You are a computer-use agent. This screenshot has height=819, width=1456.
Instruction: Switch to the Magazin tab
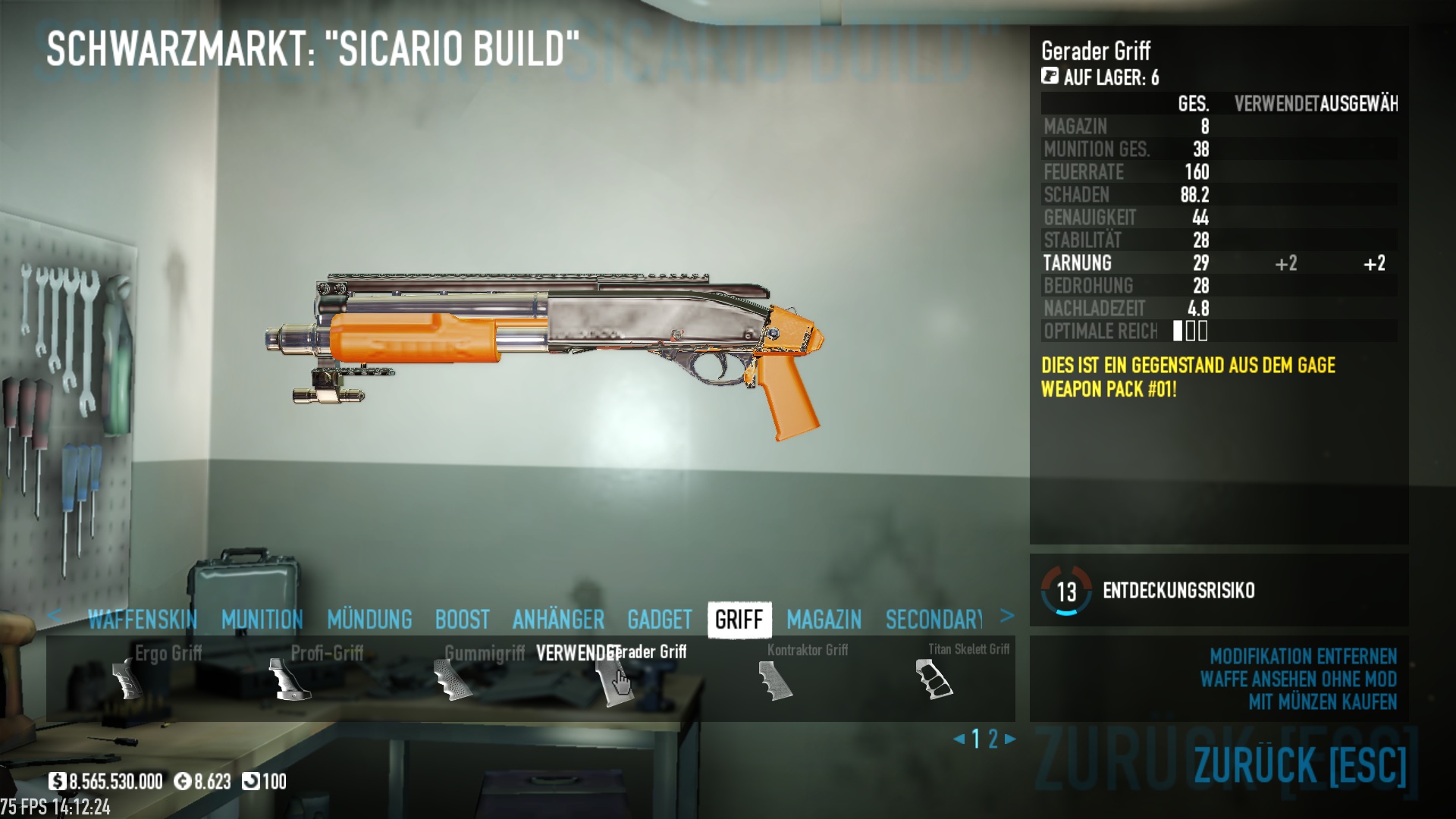pyautogui.click(x=824, y=620)
